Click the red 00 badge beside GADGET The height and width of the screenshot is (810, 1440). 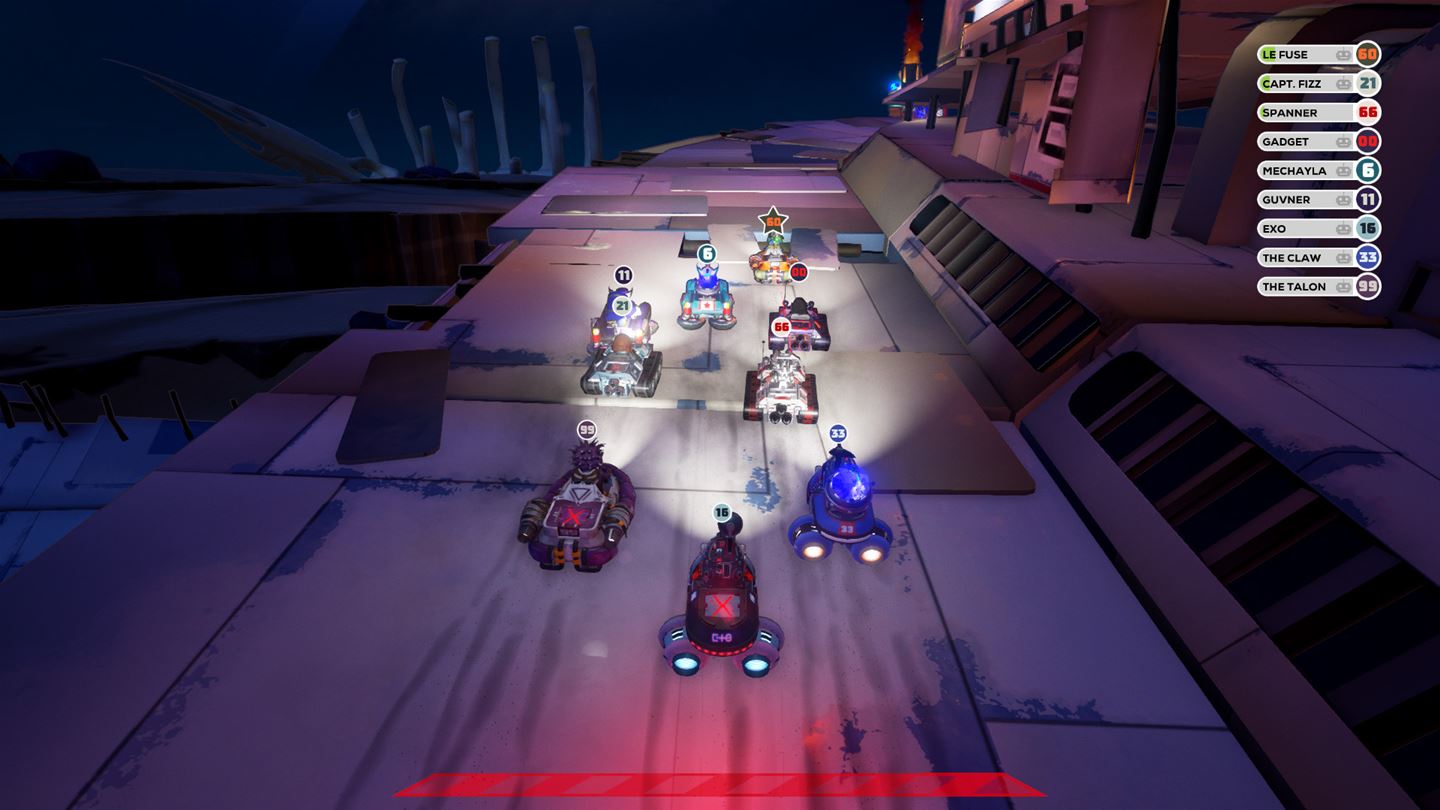coord(1369,140)
